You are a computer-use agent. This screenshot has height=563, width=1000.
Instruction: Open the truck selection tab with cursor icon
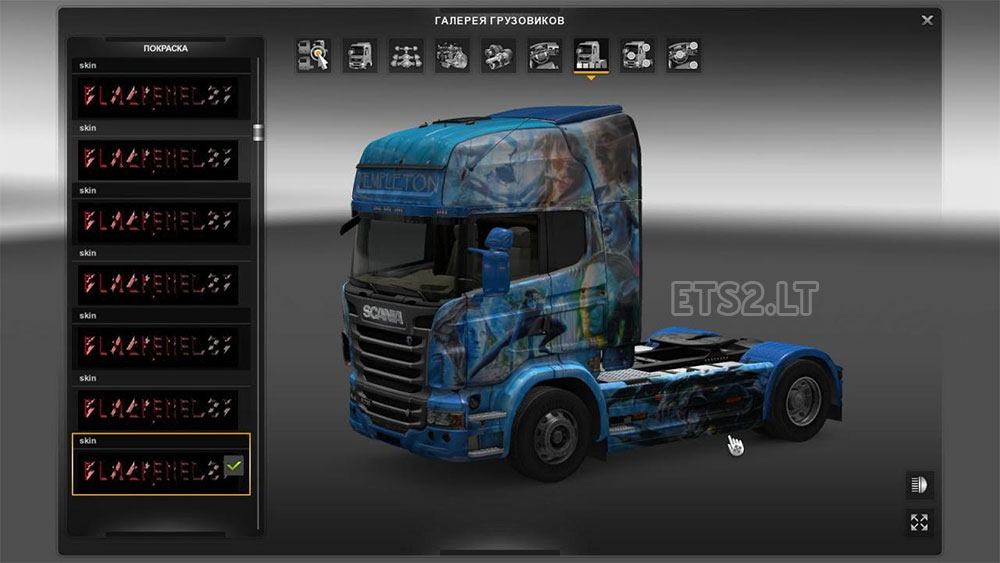(x=313, y=56)
